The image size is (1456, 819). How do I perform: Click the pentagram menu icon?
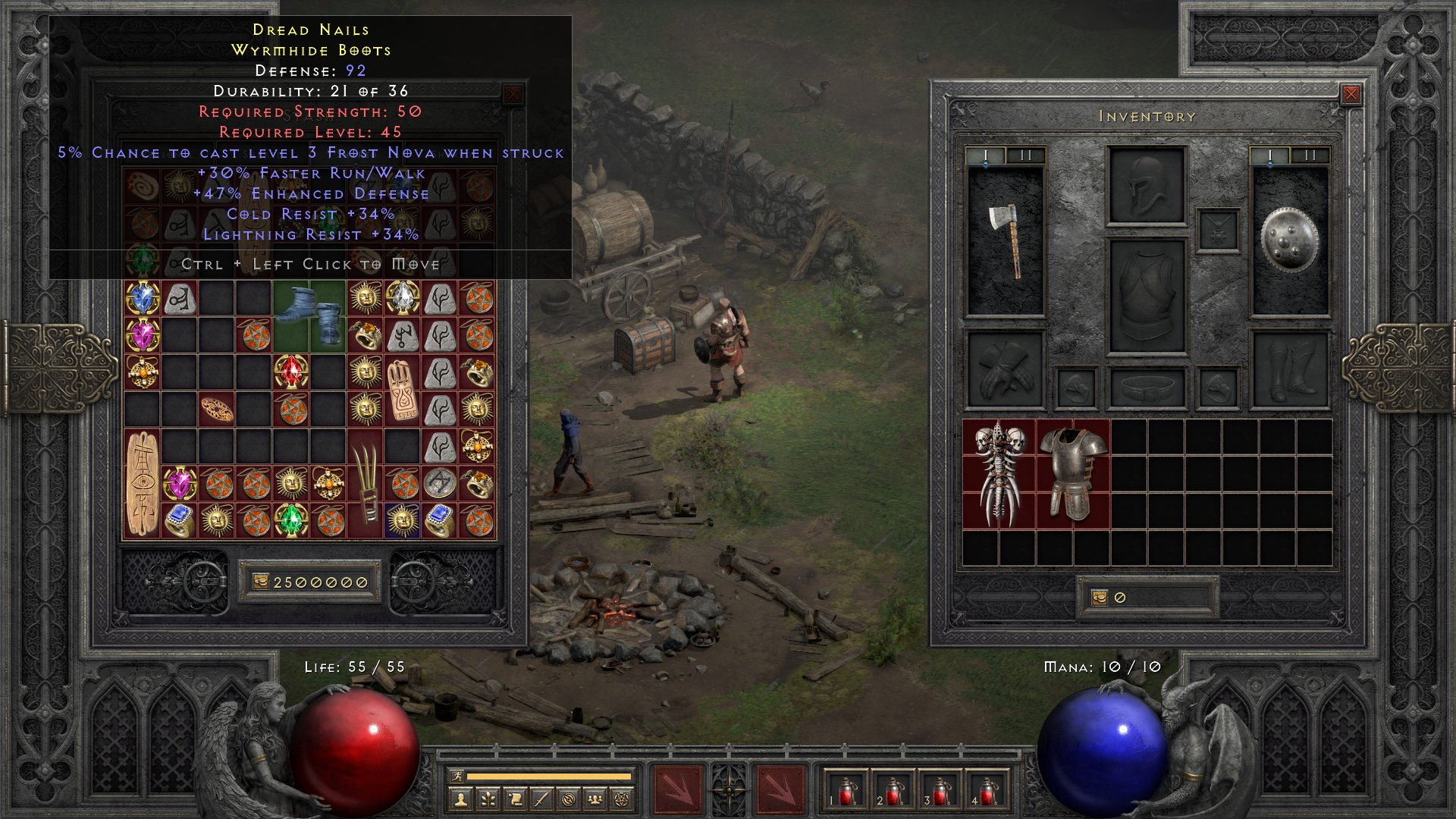click(x=623, y=801)
